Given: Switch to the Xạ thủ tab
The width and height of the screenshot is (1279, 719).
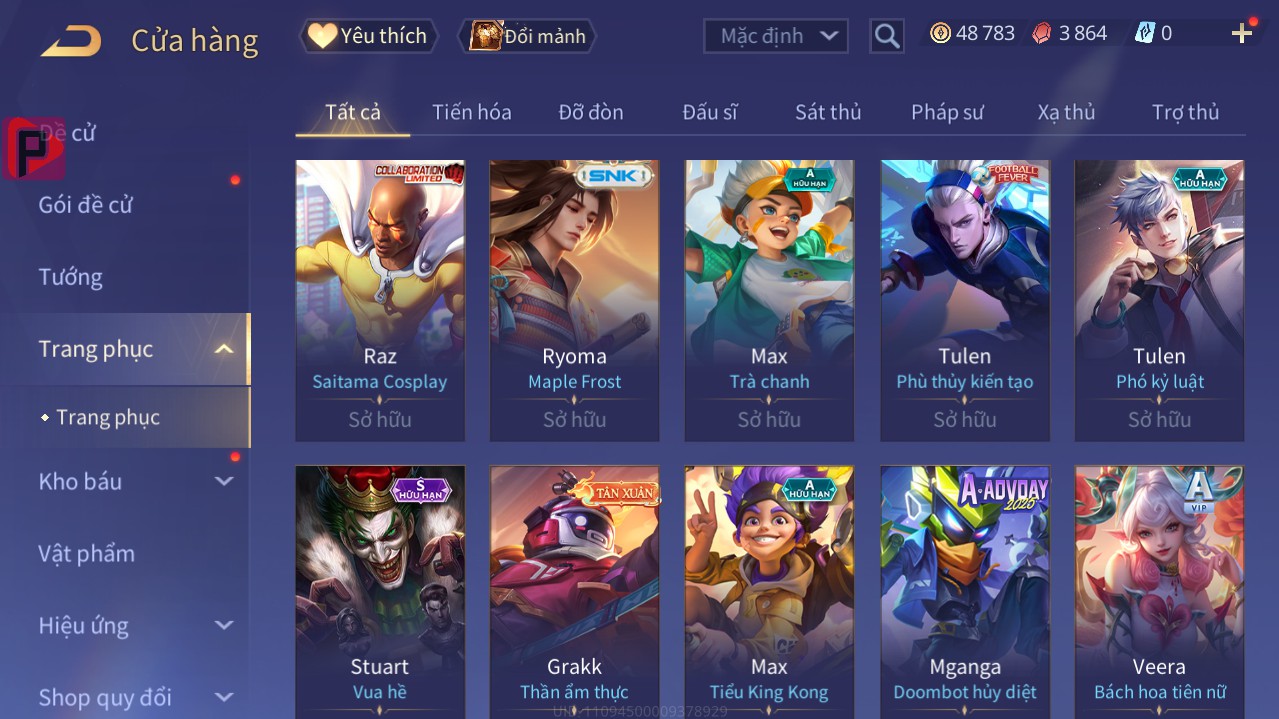Looking at the screenshot, I should coord(1066,112).
